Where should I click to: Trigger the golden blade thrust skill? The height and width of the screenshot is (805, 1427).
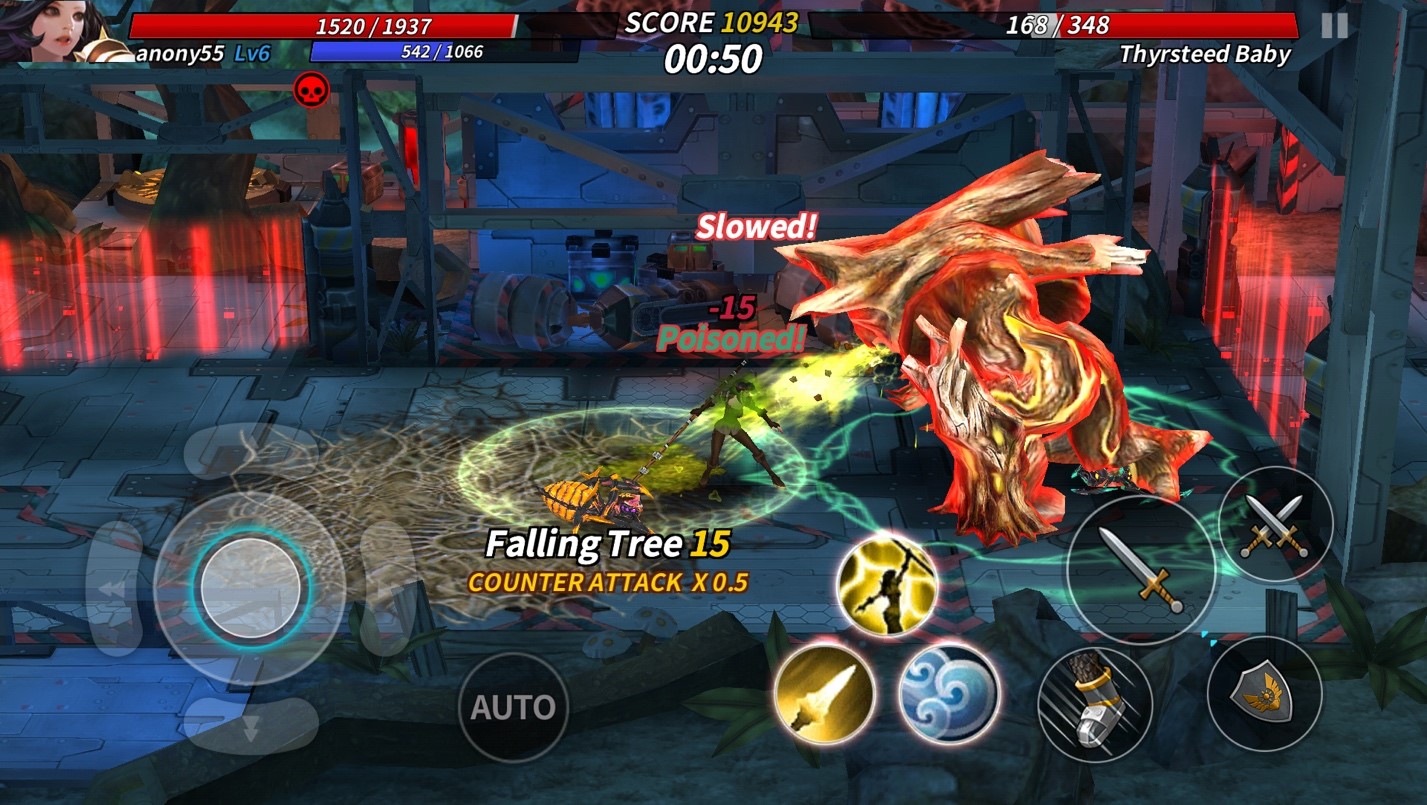(824, 693)
